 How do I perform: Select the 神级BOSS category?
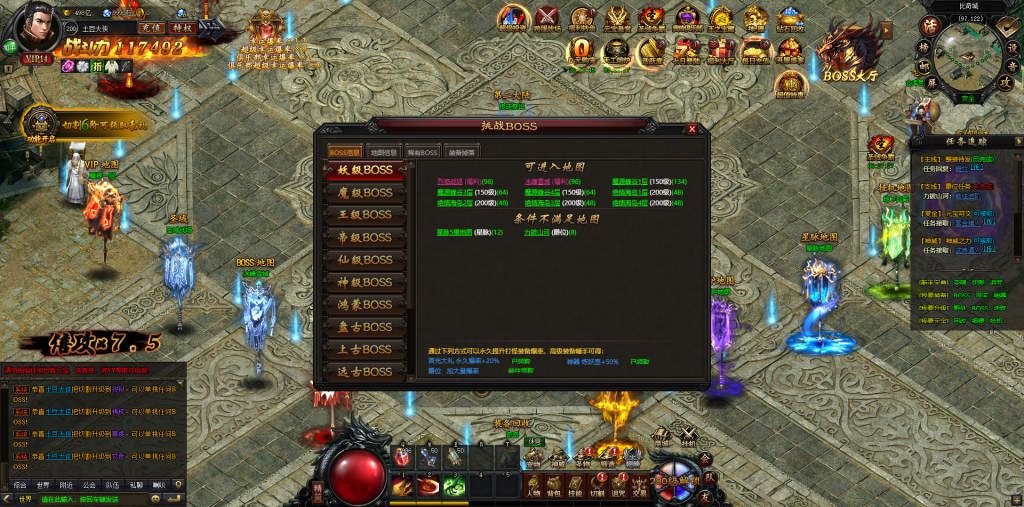(x=364, y=282)
